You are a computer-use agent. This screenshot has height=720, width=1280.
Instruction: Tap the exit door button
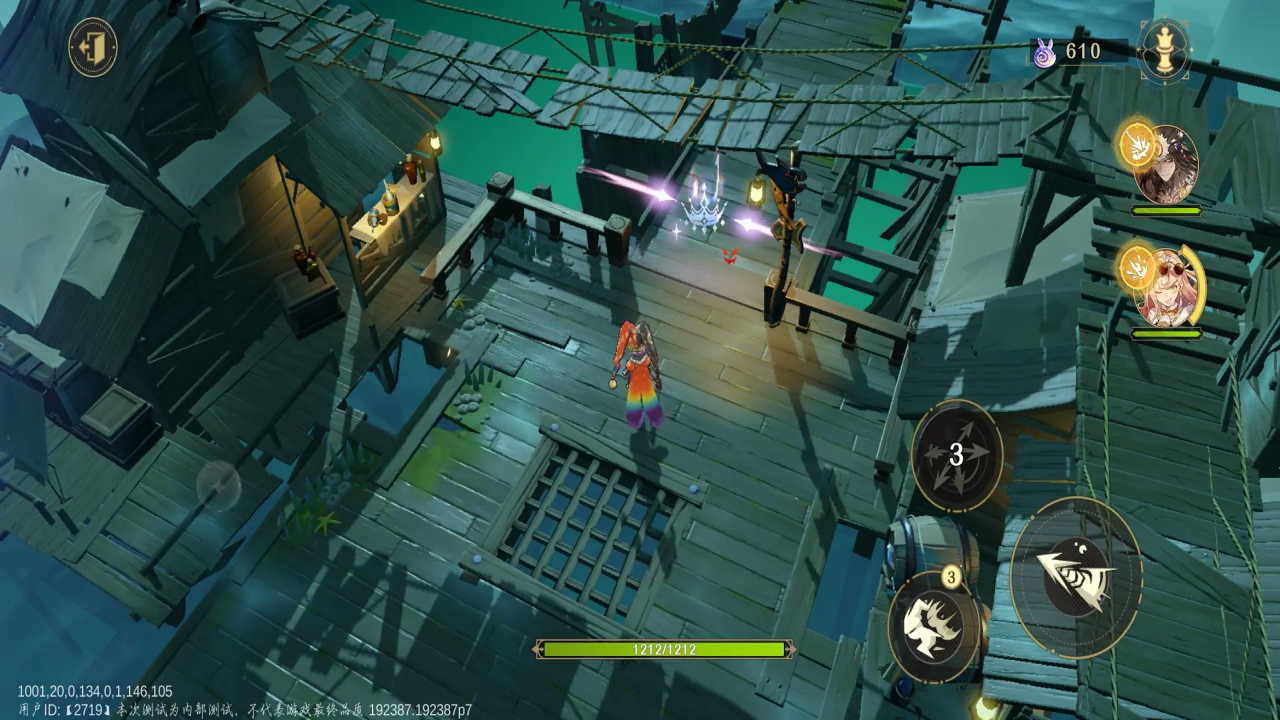click(93, 47)
